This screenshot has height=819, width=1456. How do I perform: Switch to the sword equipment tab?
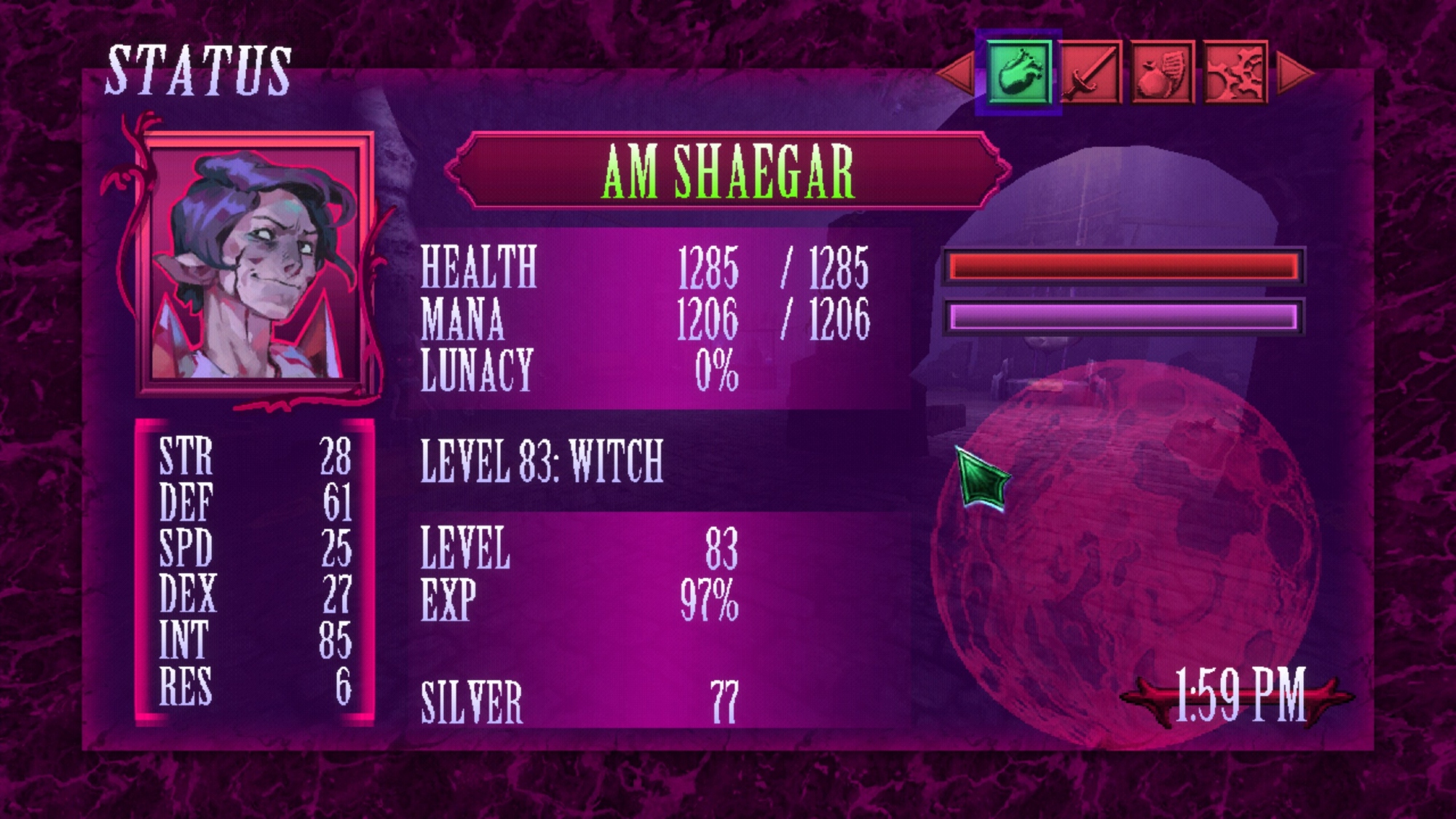pyautogui.click(x=1091, y=72)
